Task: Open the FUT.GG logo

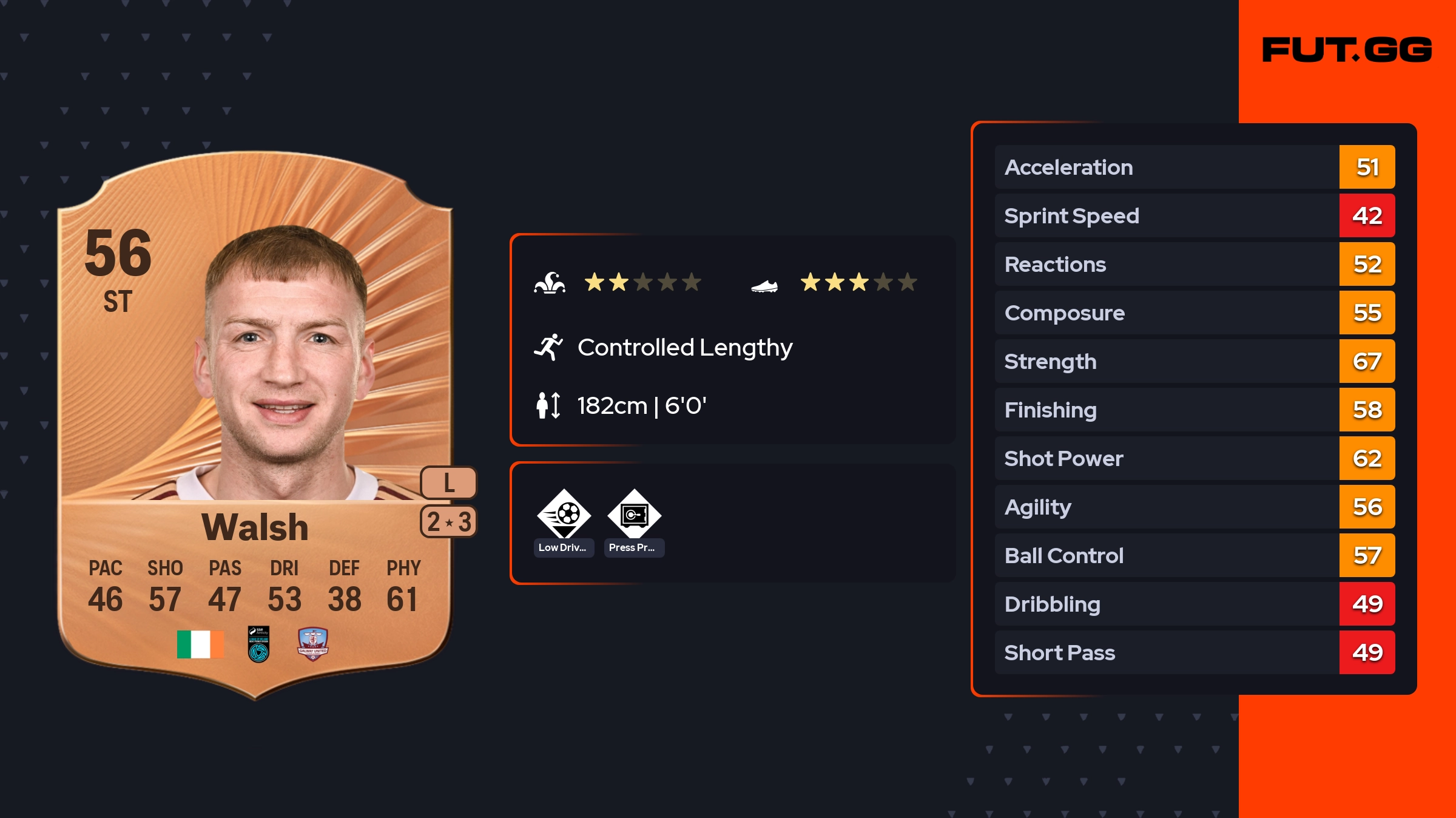Action: (x=1347, y=50)
